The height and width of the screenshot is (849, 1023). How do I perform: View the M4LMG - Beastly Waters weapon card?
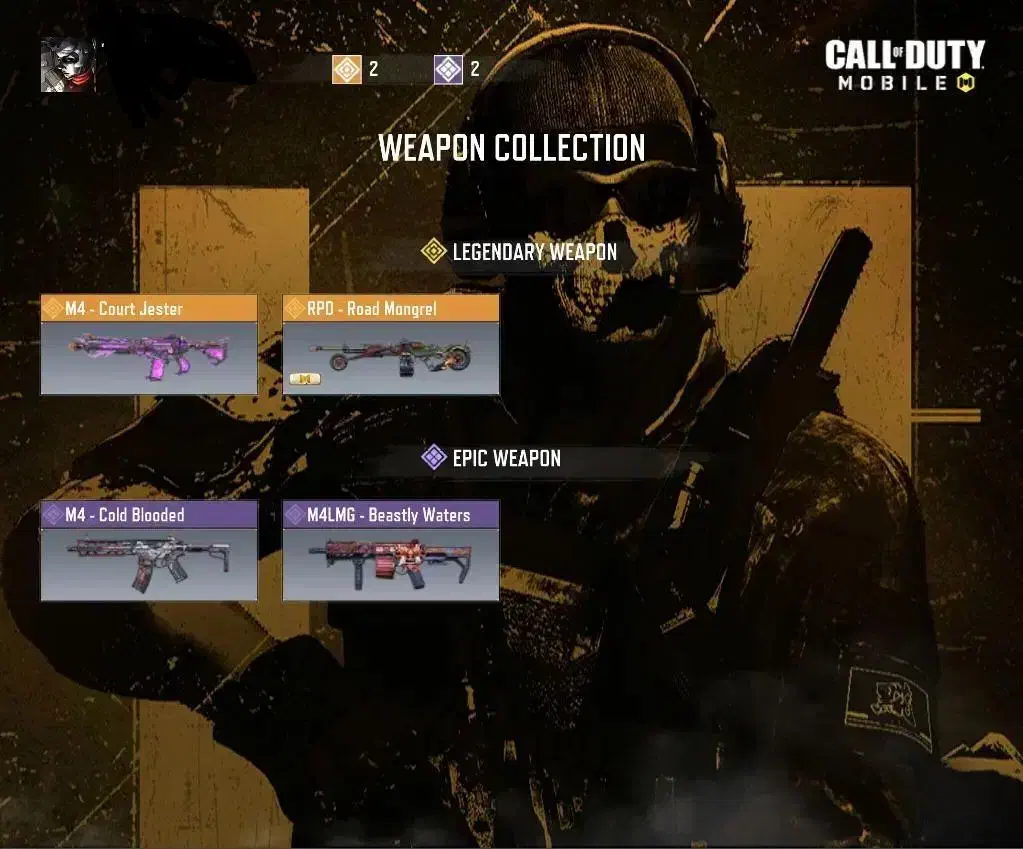(x=391, y=551)
